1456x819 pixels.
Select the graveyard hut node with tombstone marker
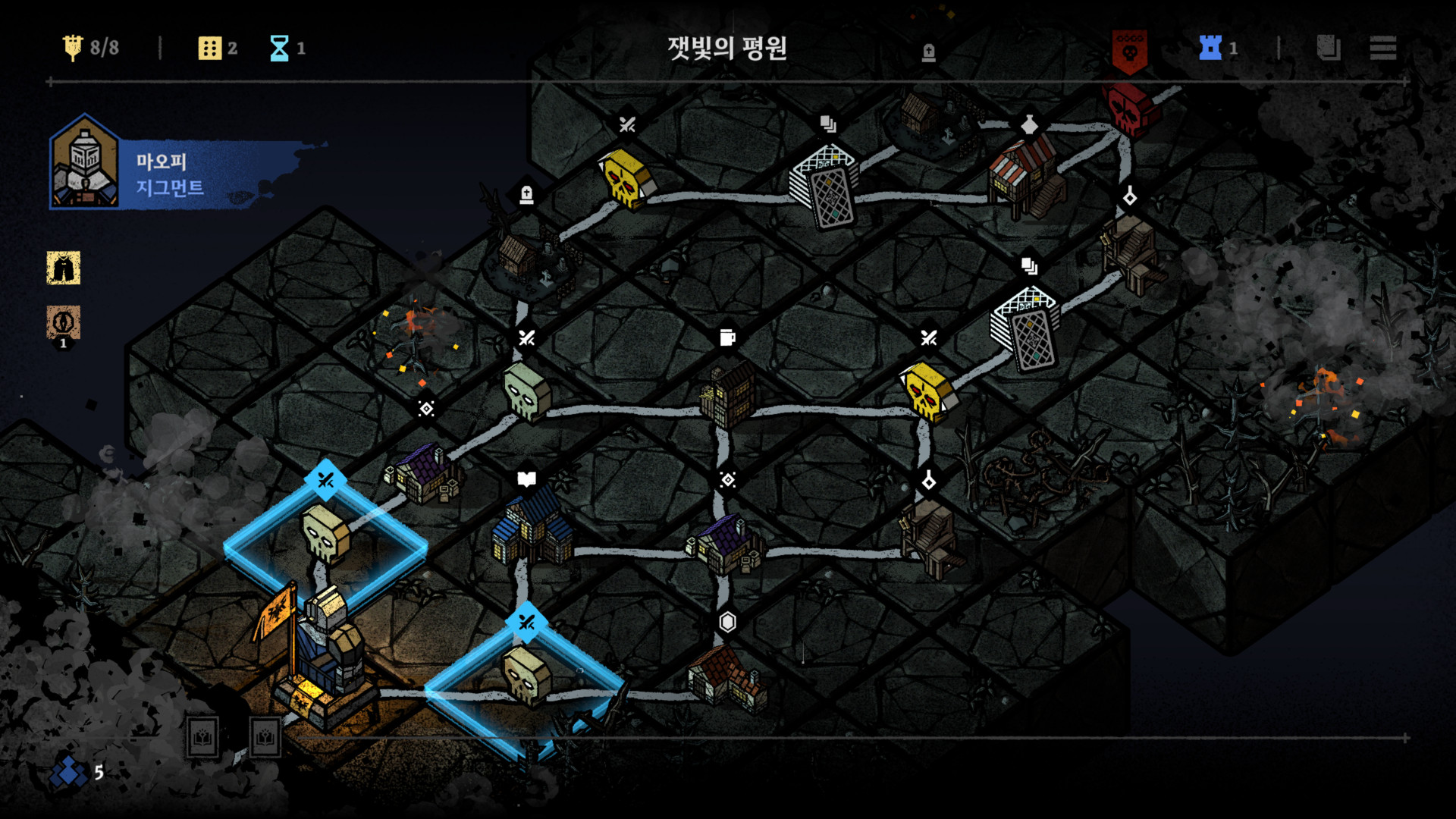[527, 258]
